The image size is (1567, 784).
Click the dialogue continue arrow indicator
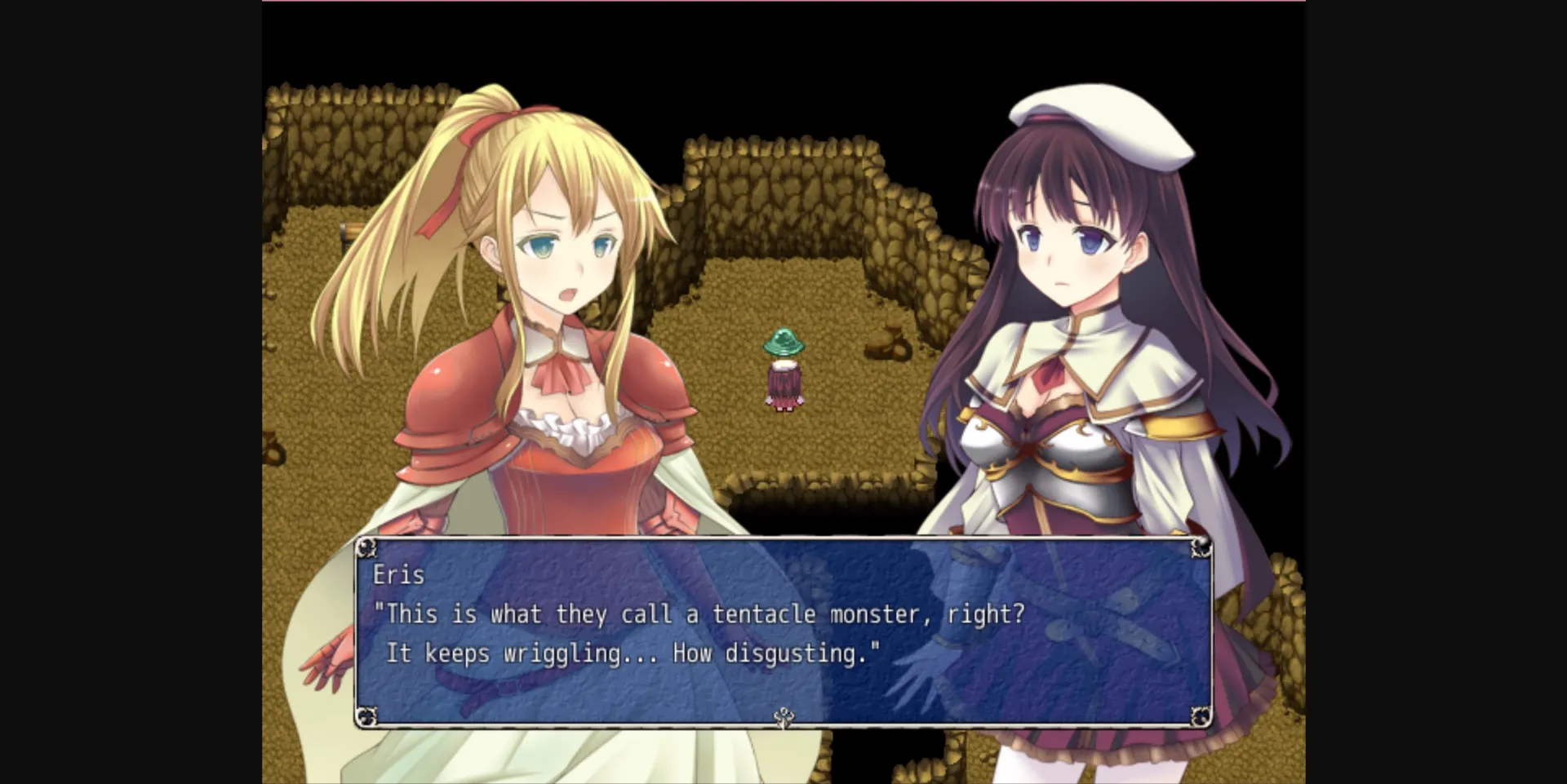click(x=785, y=718)
